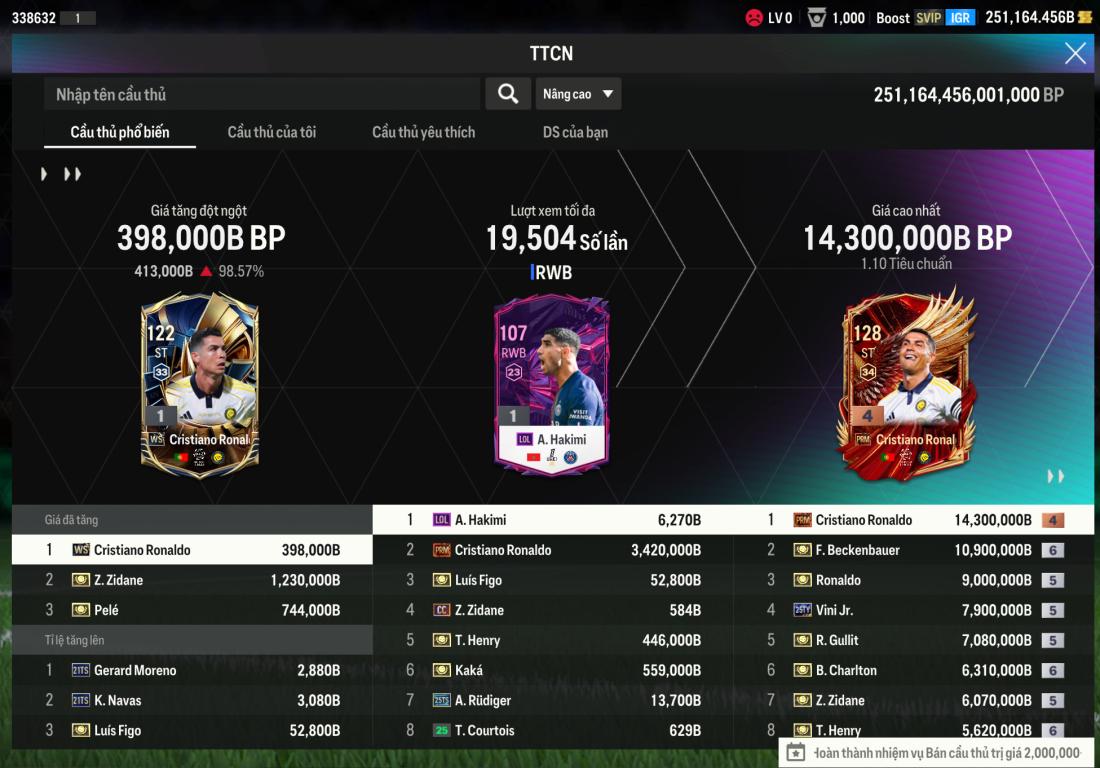Select the 107 RWB A. Hakimi card
This screenshot has height=768, width=1100.
coord(552,384)
